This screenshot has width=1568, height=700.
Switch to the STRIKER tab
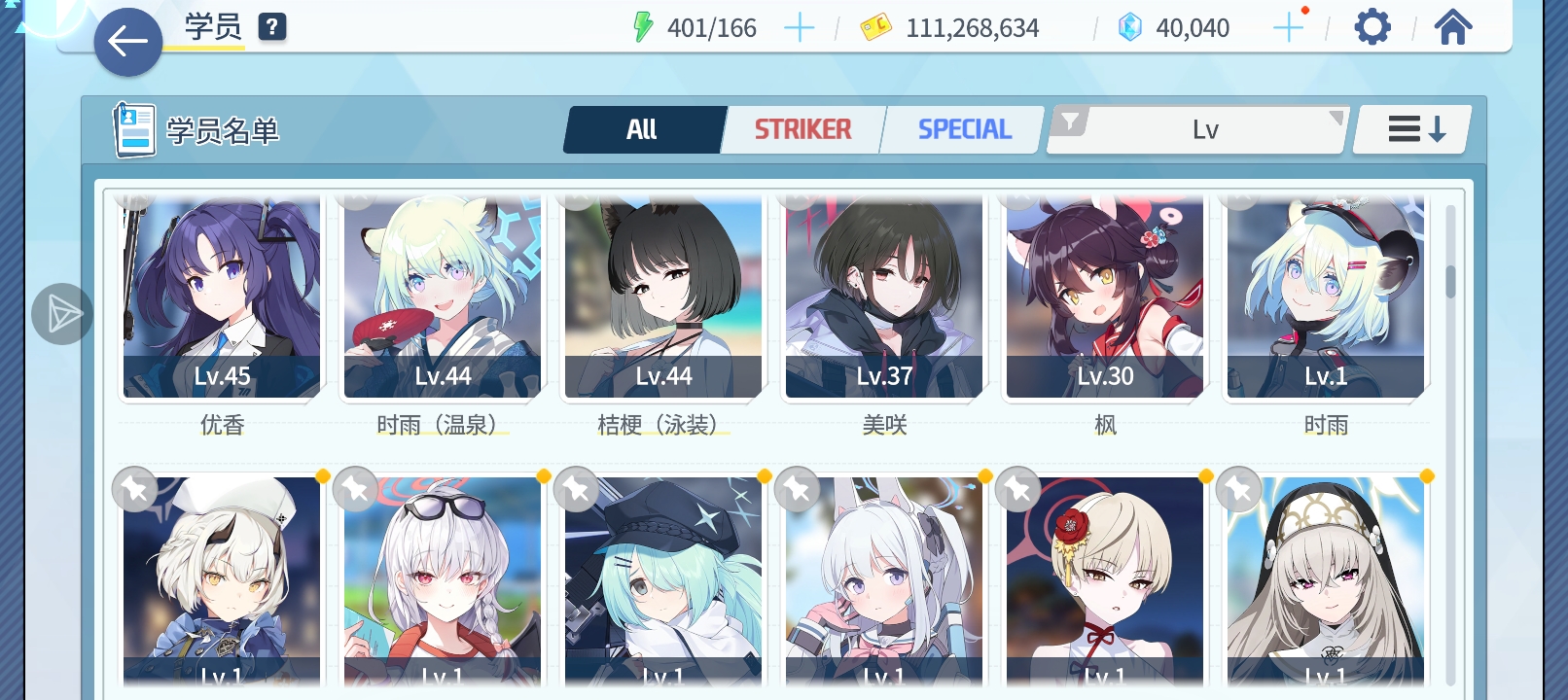(x=802, y=127)
